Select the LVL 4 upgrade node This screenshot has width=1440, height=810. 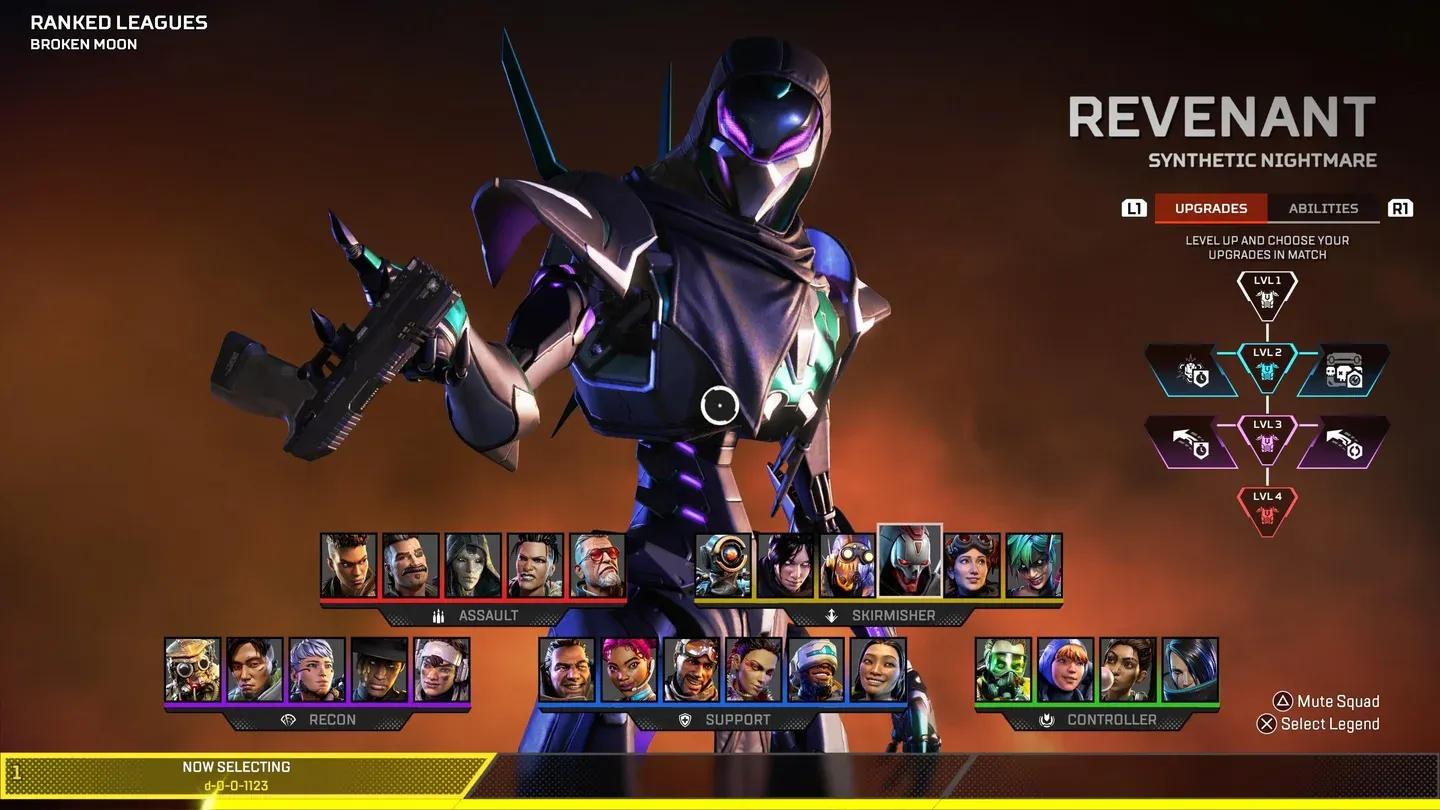pos(1267,508)
